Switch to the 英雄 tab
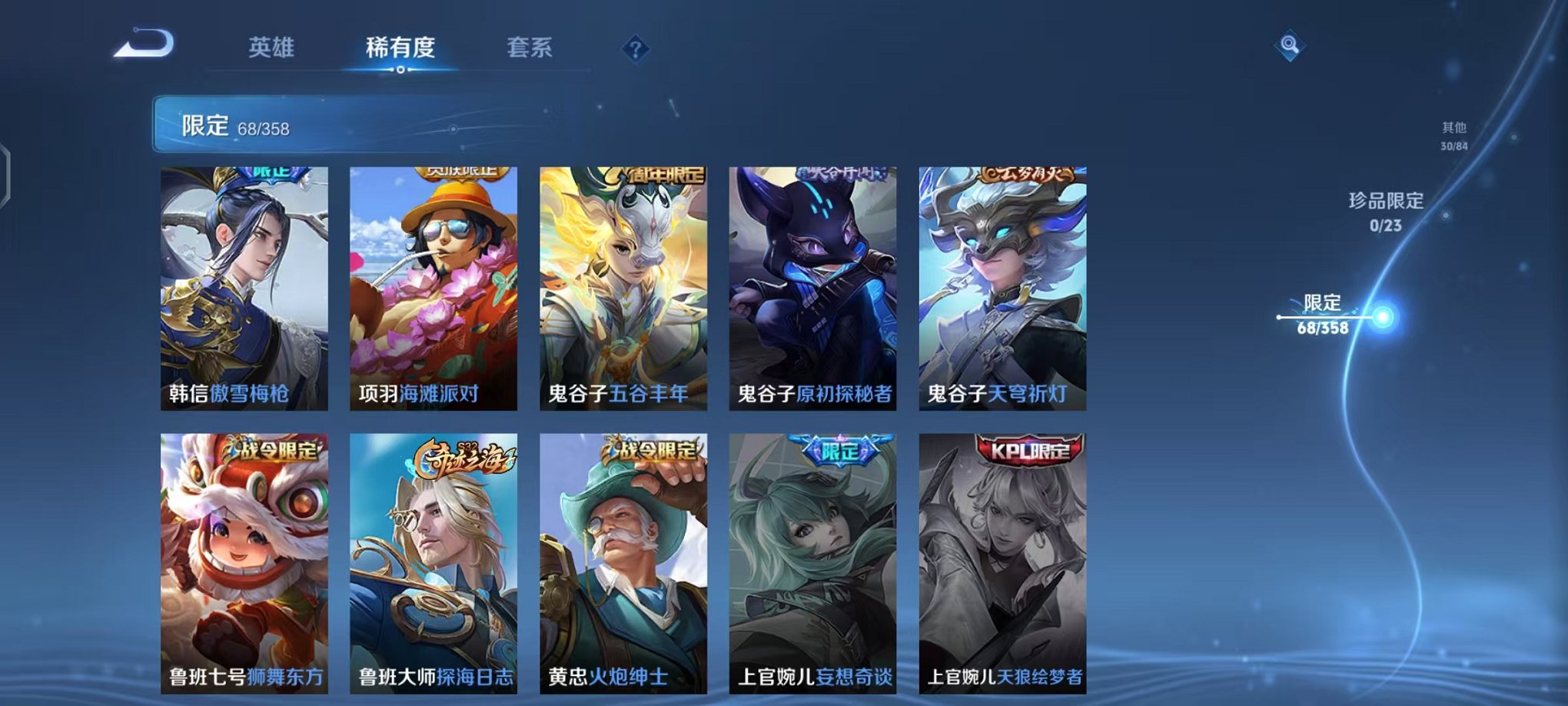The height and width of the screenshot is (706, 1568). (273, 46)
